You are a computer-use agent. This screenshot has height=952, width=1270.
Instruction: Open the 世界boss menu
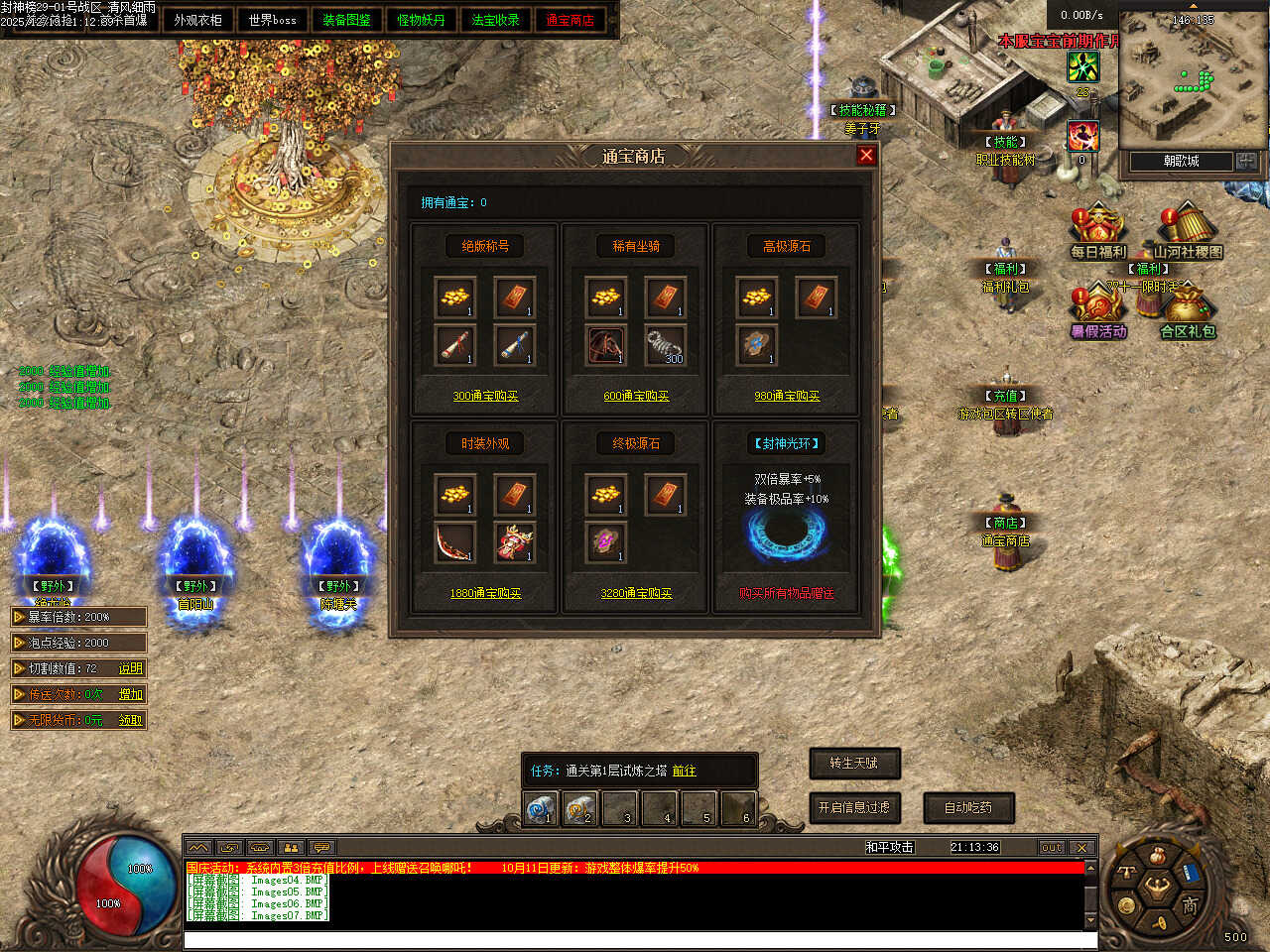point(272,20)
